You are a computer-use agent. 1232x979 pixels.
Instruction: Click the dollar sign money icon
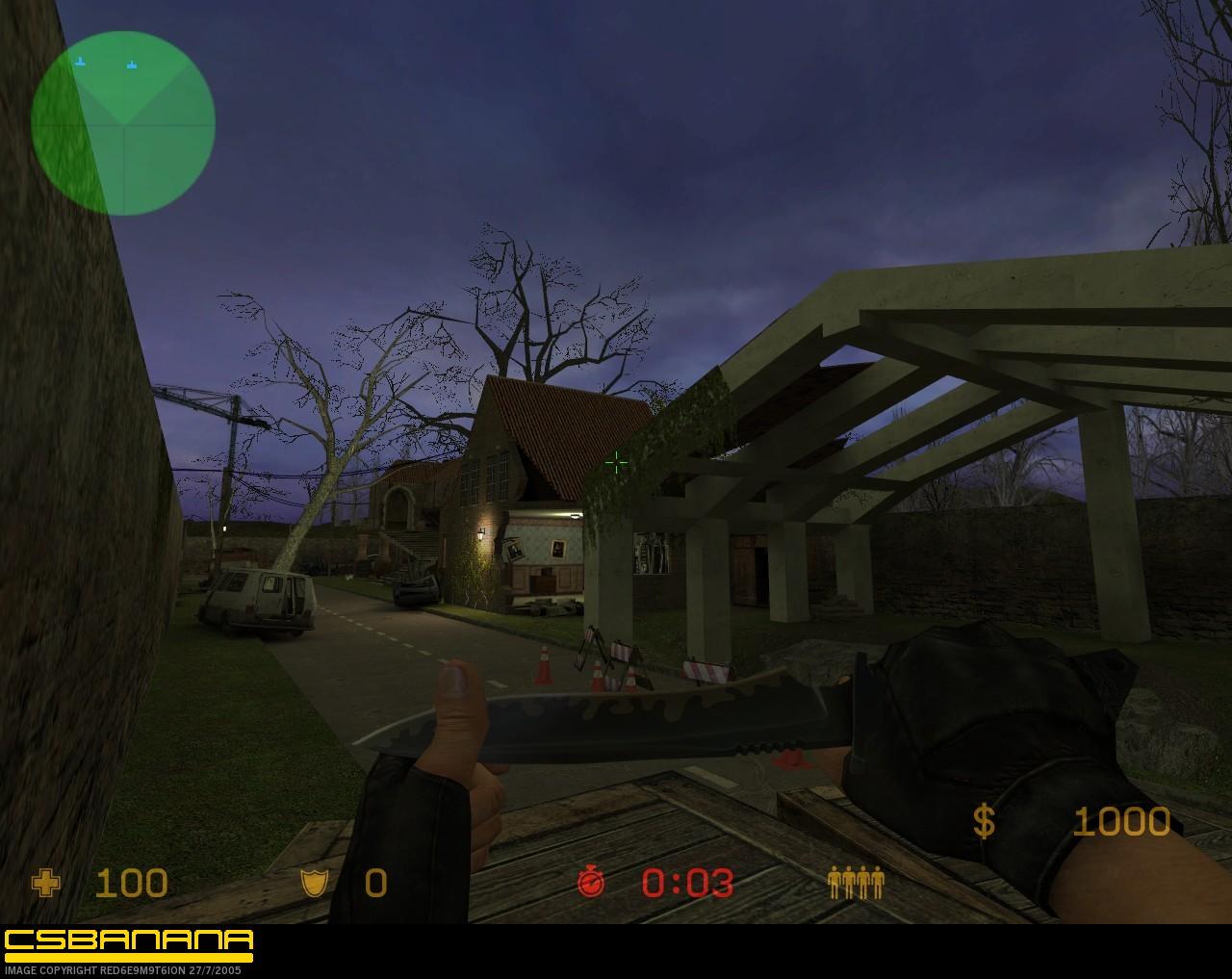point(984,823)
